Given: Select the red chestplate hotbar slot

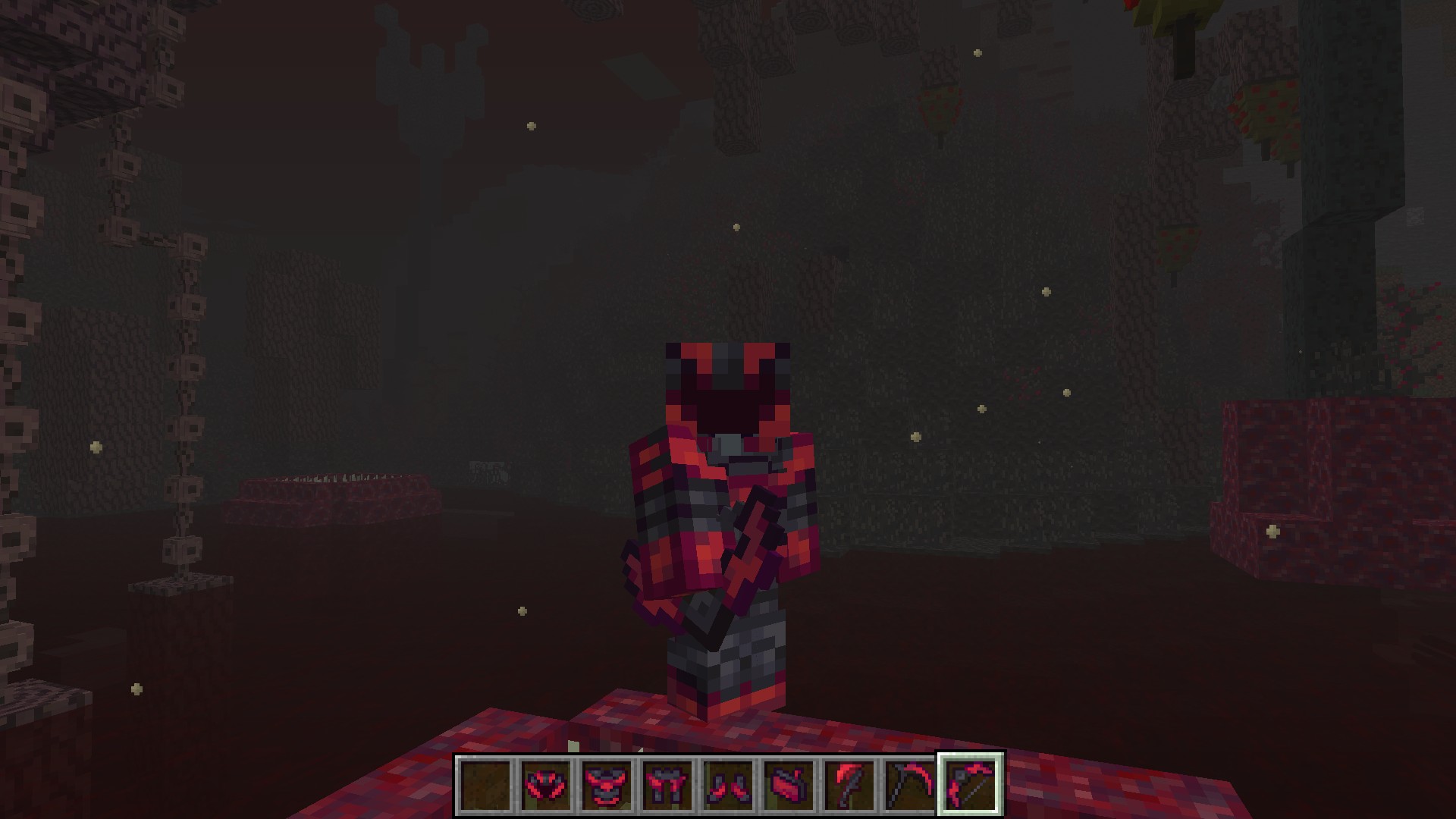Looking at the screenshot, I should pos(607,785).
